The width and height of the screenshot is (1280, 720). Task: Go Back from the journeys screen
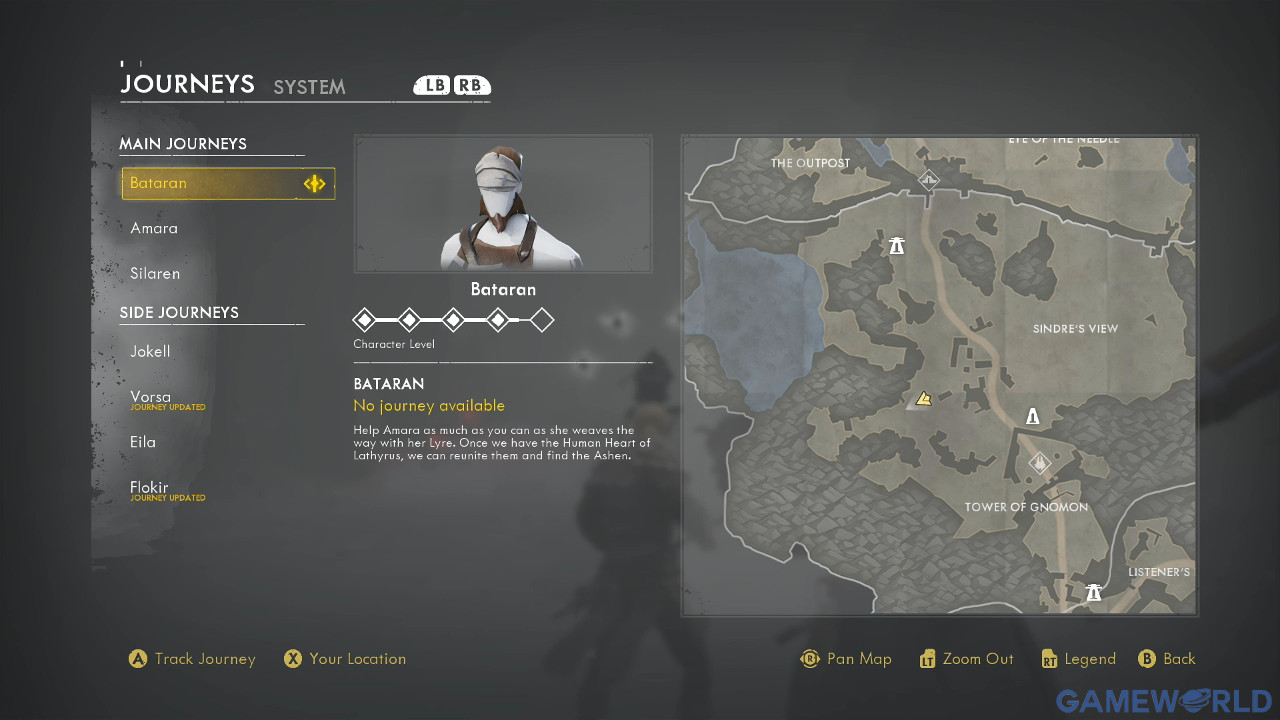[1167, 659]
